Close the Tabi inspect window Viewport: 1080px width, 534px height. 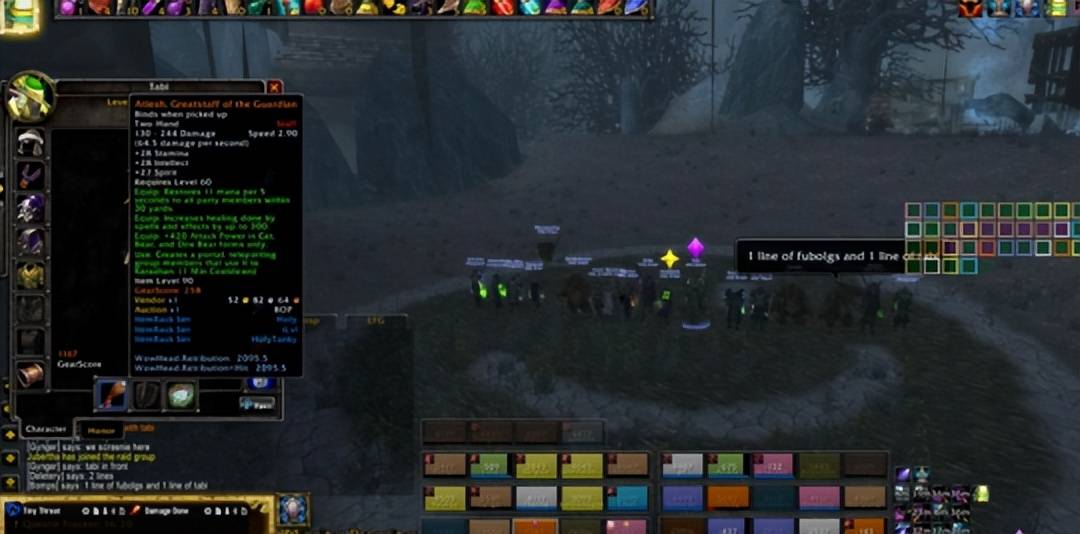(x=274, y=88)
